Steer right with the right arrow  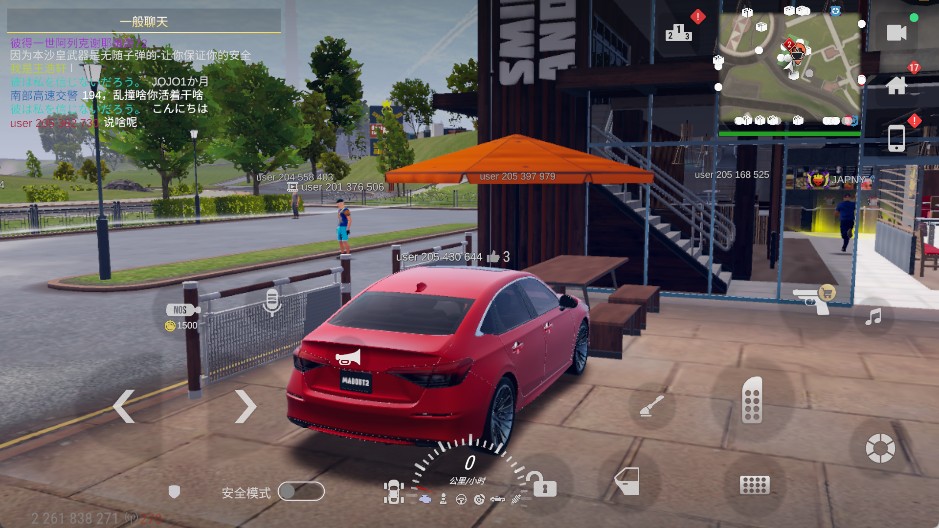[246, 407]
